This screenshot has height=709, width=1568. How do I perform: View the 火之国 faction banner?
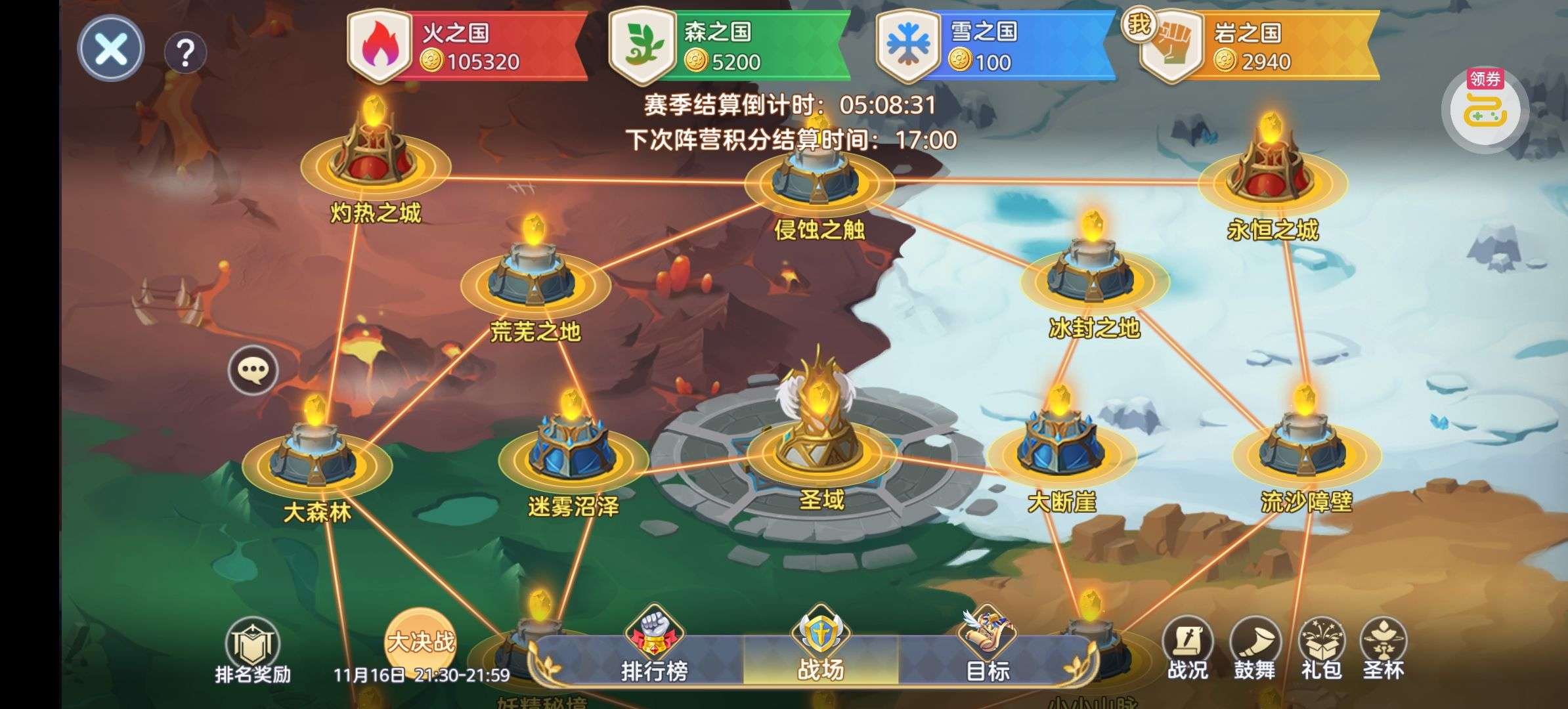point(468,47)
